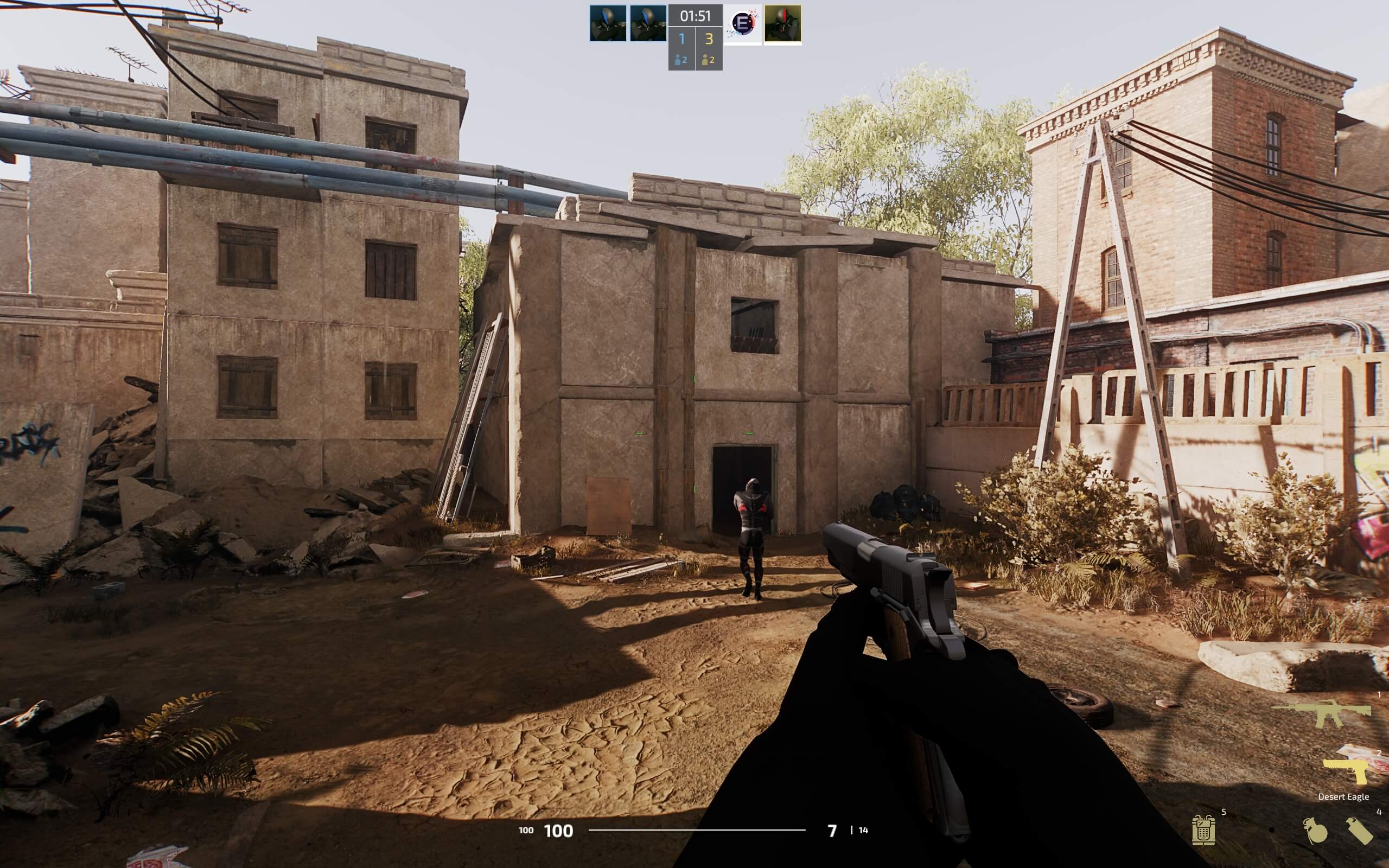Click the avatar with the letter E logo
The width and height of the screenshot is (1389, 868).
[743, 24]
